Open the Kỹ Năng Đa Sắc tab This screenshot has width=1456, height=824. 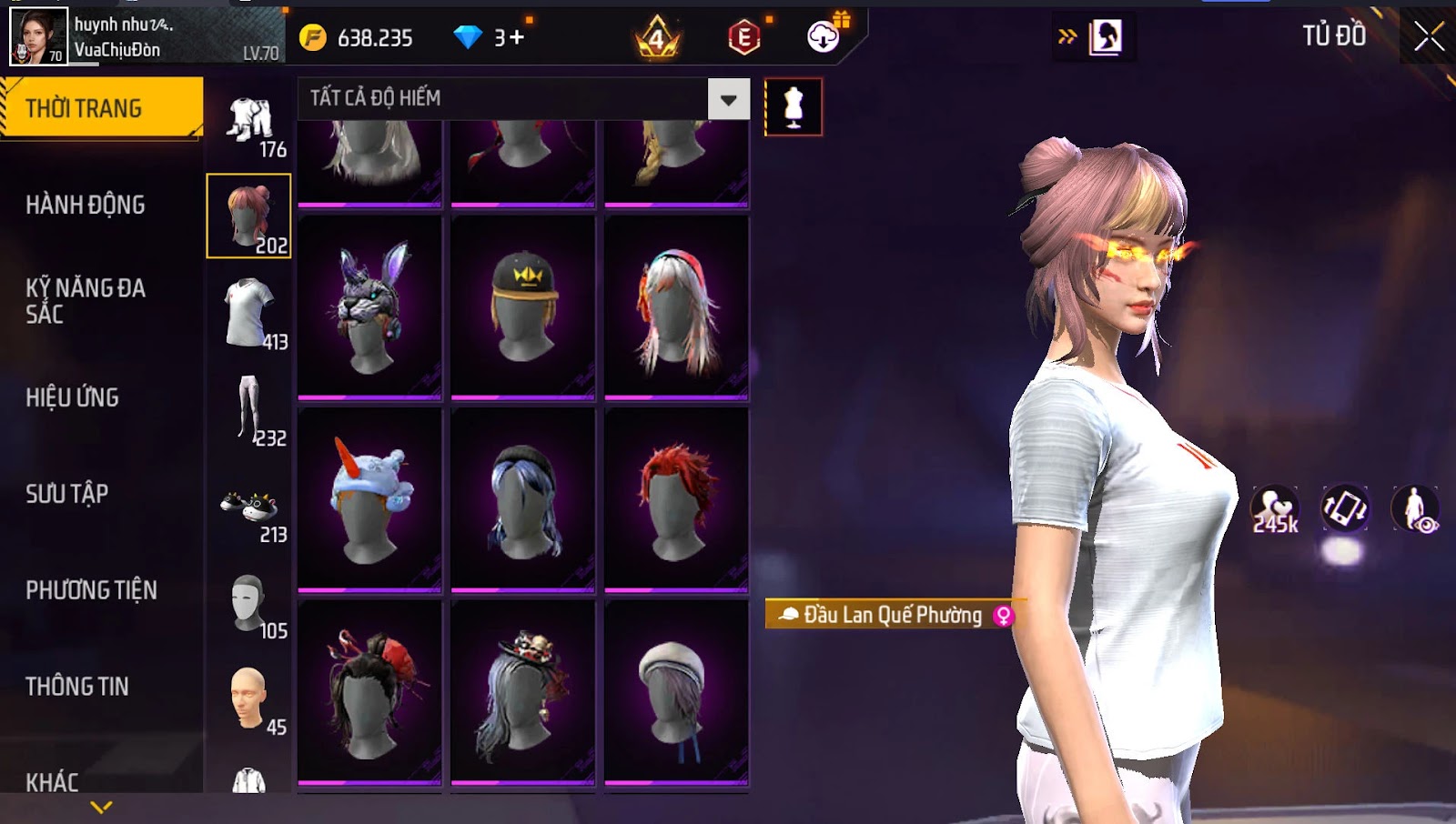pyautogui.click(x=86, y=301)
